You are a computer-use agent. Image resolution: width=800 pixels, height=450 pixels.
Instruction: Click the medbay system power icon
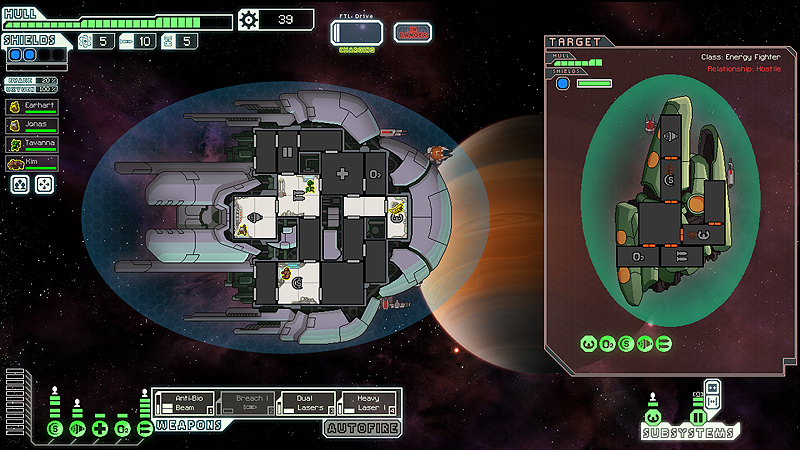tap(99, 430)
